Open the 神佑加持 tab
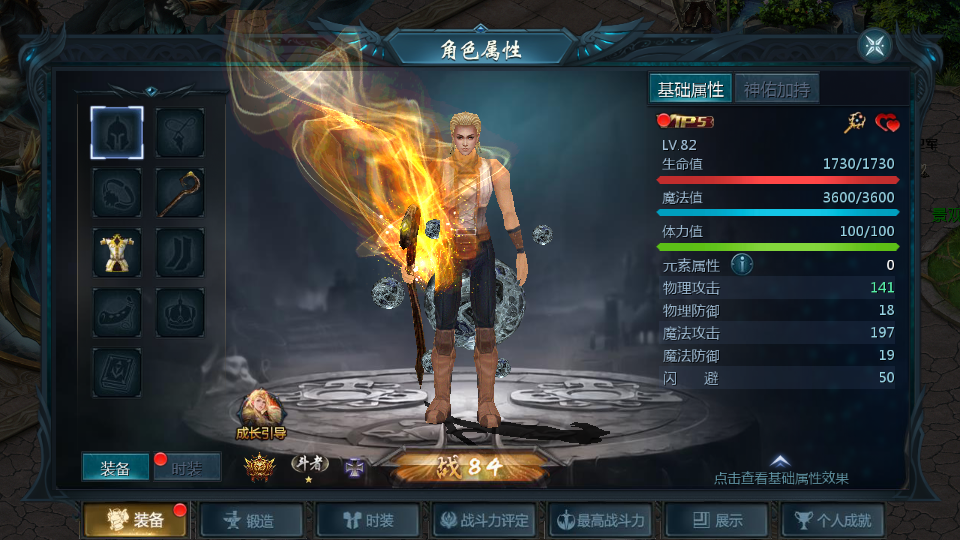This screenshot has width=960, height=540. click(x=777, y=89)
